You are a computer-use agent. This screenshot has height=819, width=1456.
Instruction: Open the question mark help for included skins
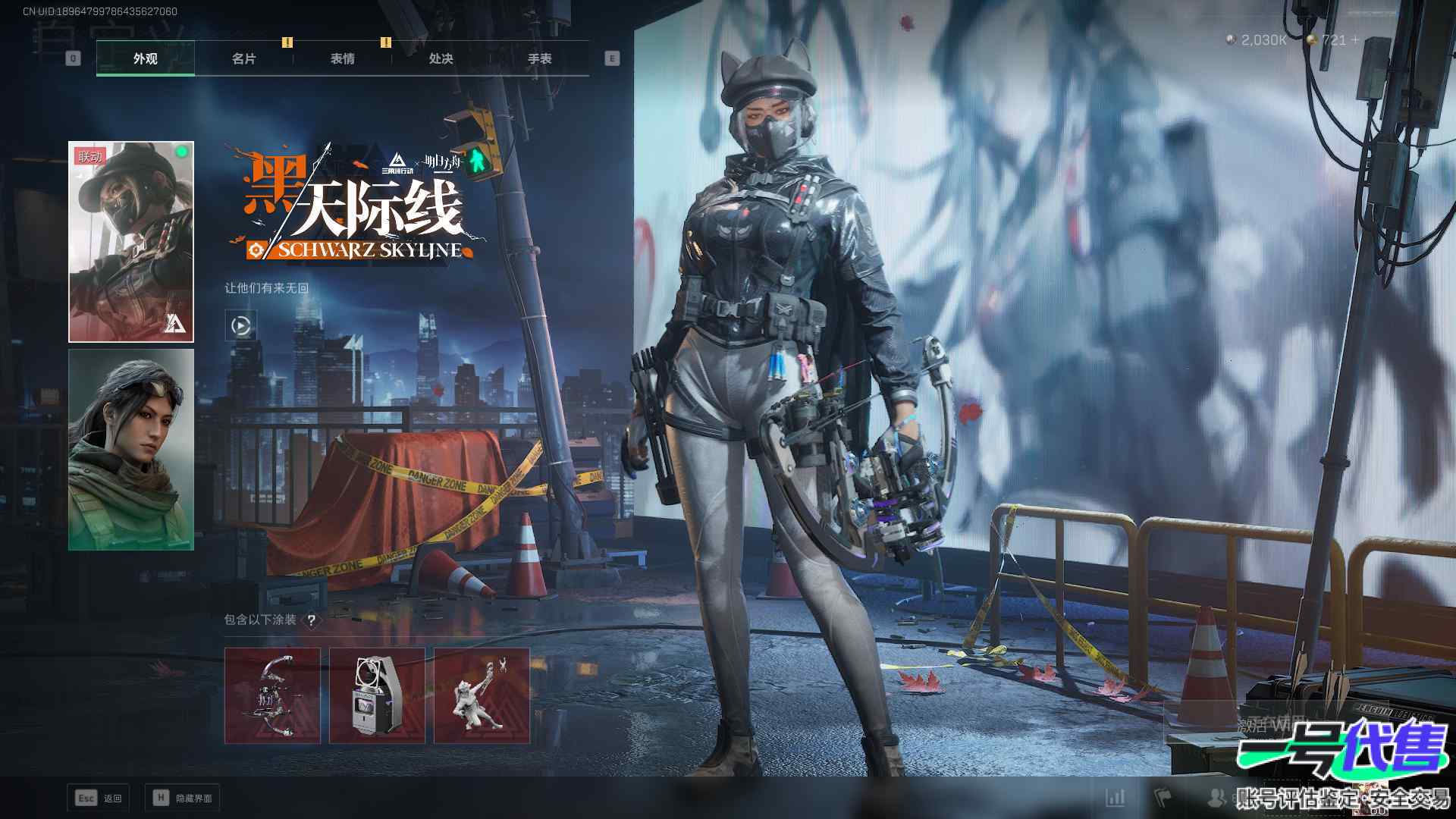pyautogui.click(x=311, y=620)
